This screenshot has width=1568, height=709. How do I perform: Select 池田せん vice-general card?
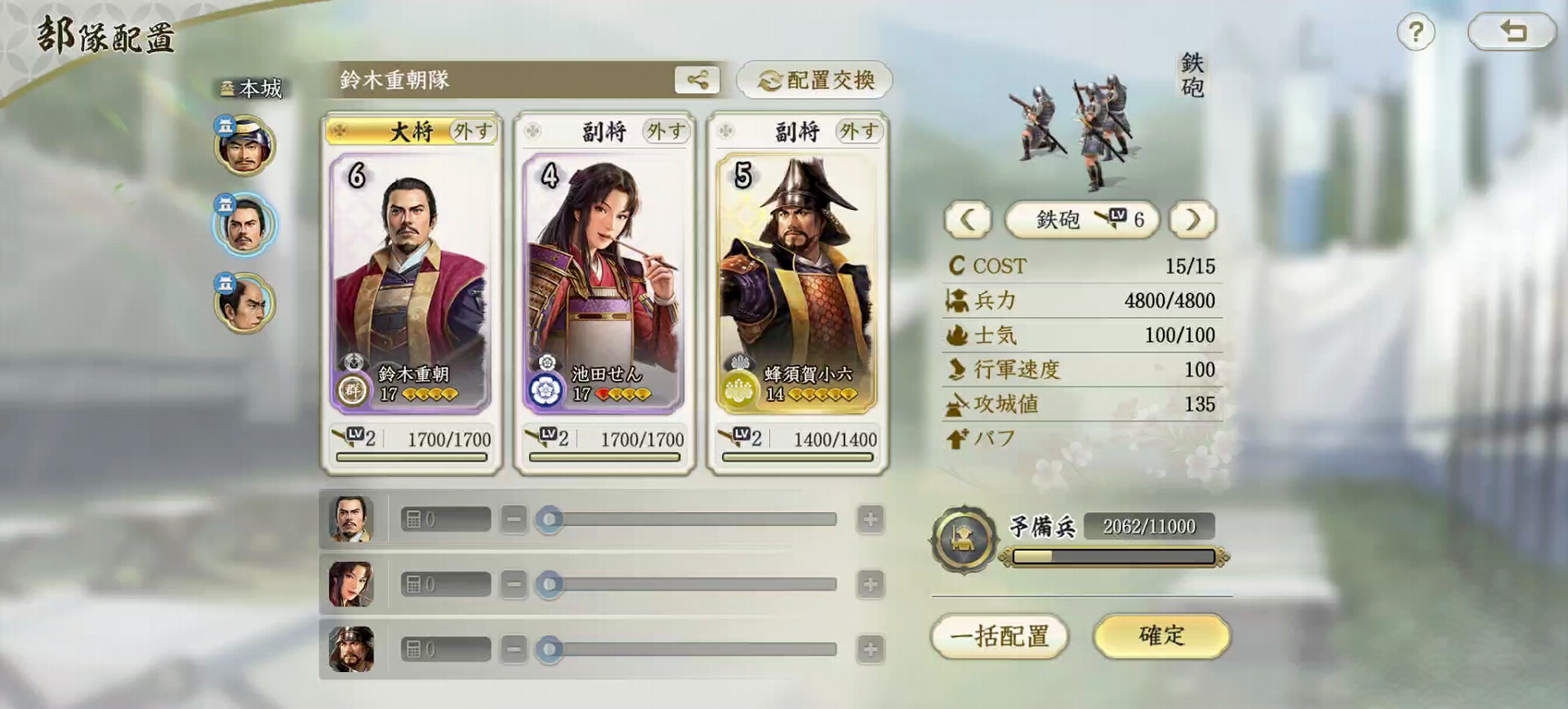604,282
